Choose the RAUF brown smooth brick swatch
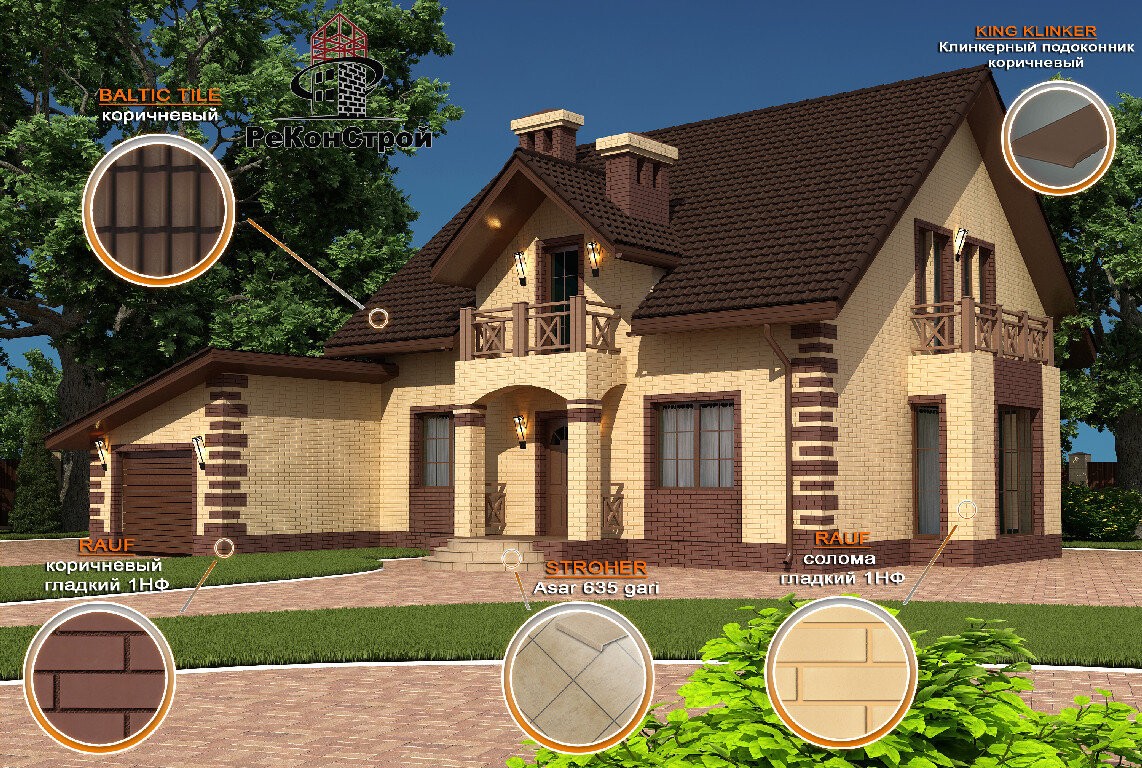 [98, 675]
